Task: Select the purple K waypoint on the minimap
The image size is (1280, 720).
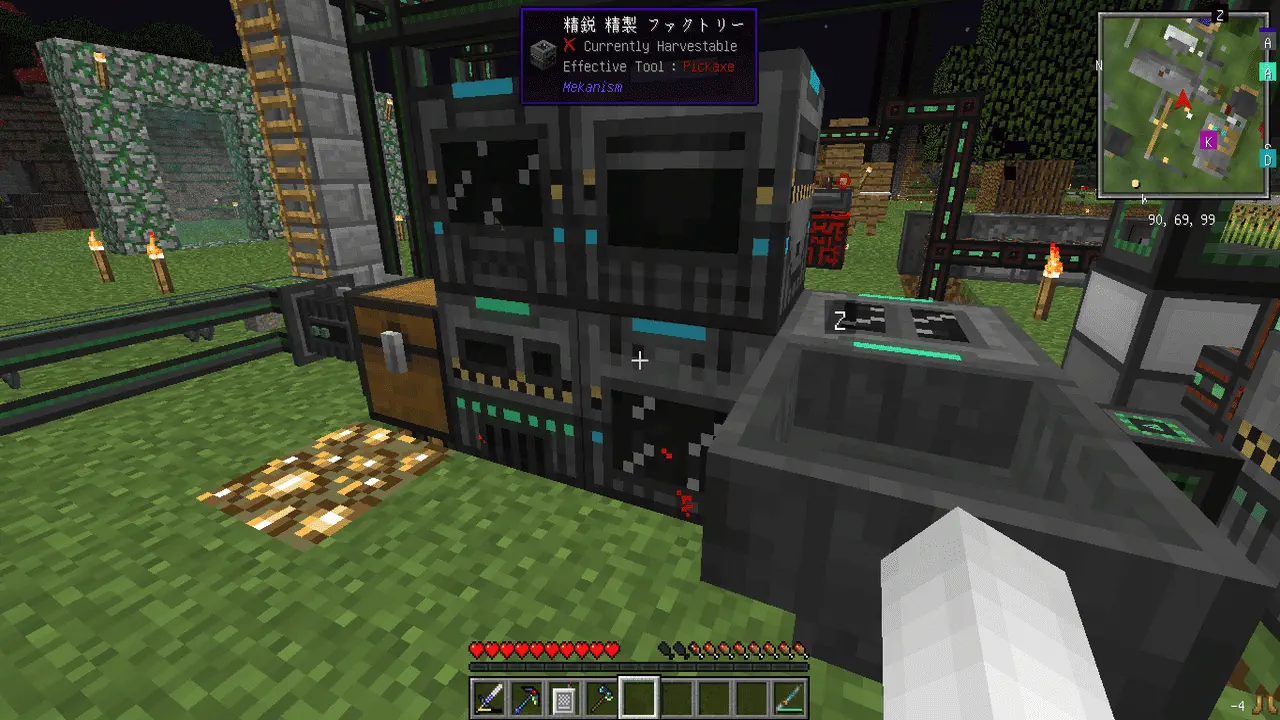Action: pyautogui.click(x=1208, y=142)
